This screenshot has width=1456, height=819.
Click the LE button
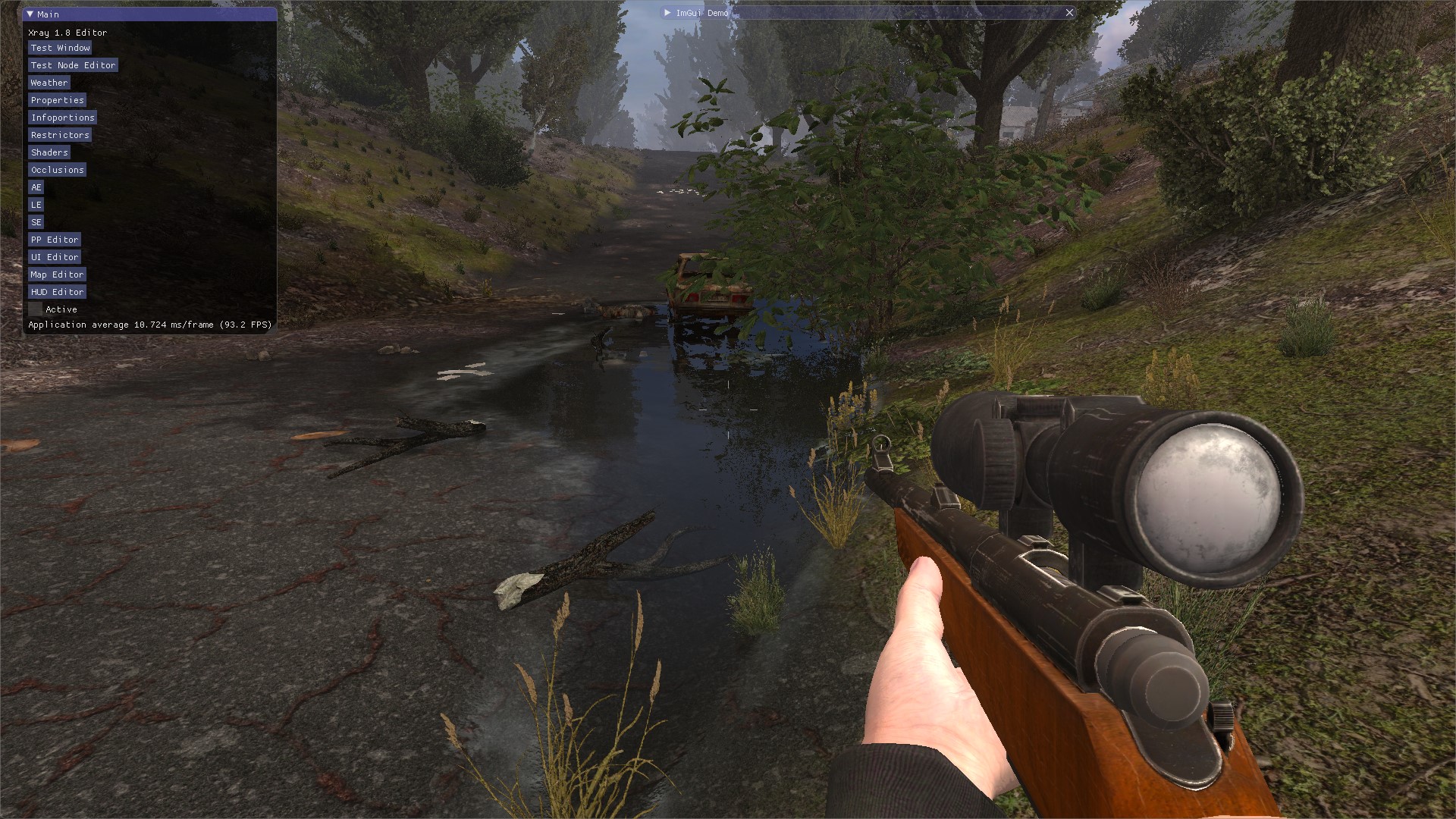pos(36,205)
